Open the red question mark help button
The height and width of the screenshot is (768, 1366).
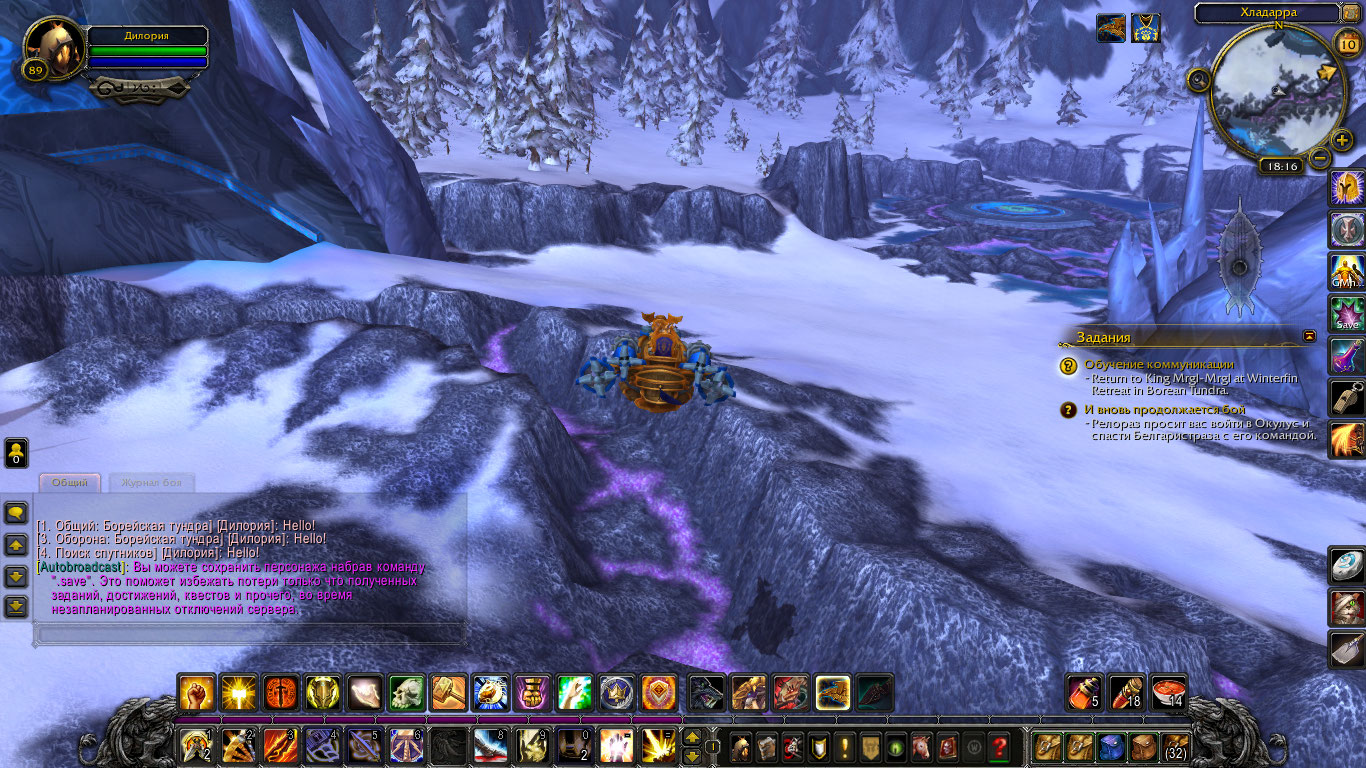click(998, 747)
